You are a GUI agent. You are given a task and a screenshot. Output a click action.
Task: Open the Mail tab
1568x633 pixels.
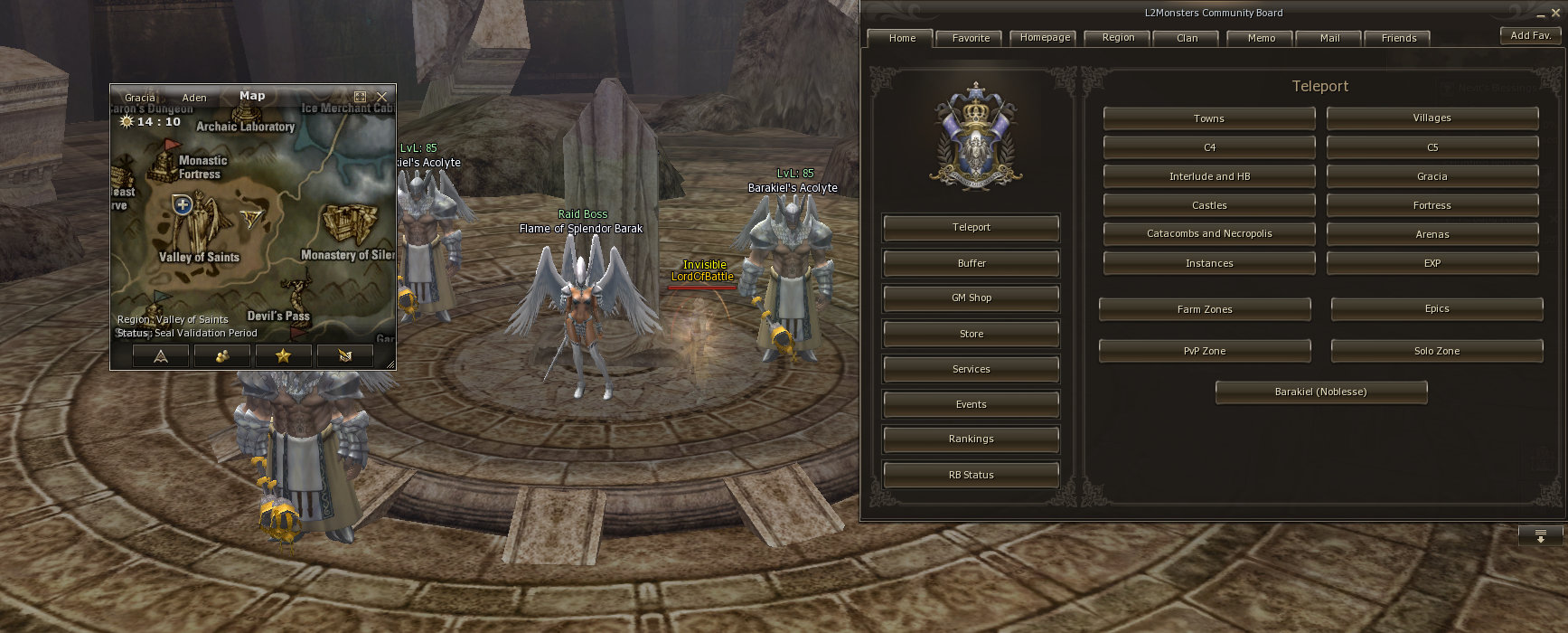coord(1329,38)
